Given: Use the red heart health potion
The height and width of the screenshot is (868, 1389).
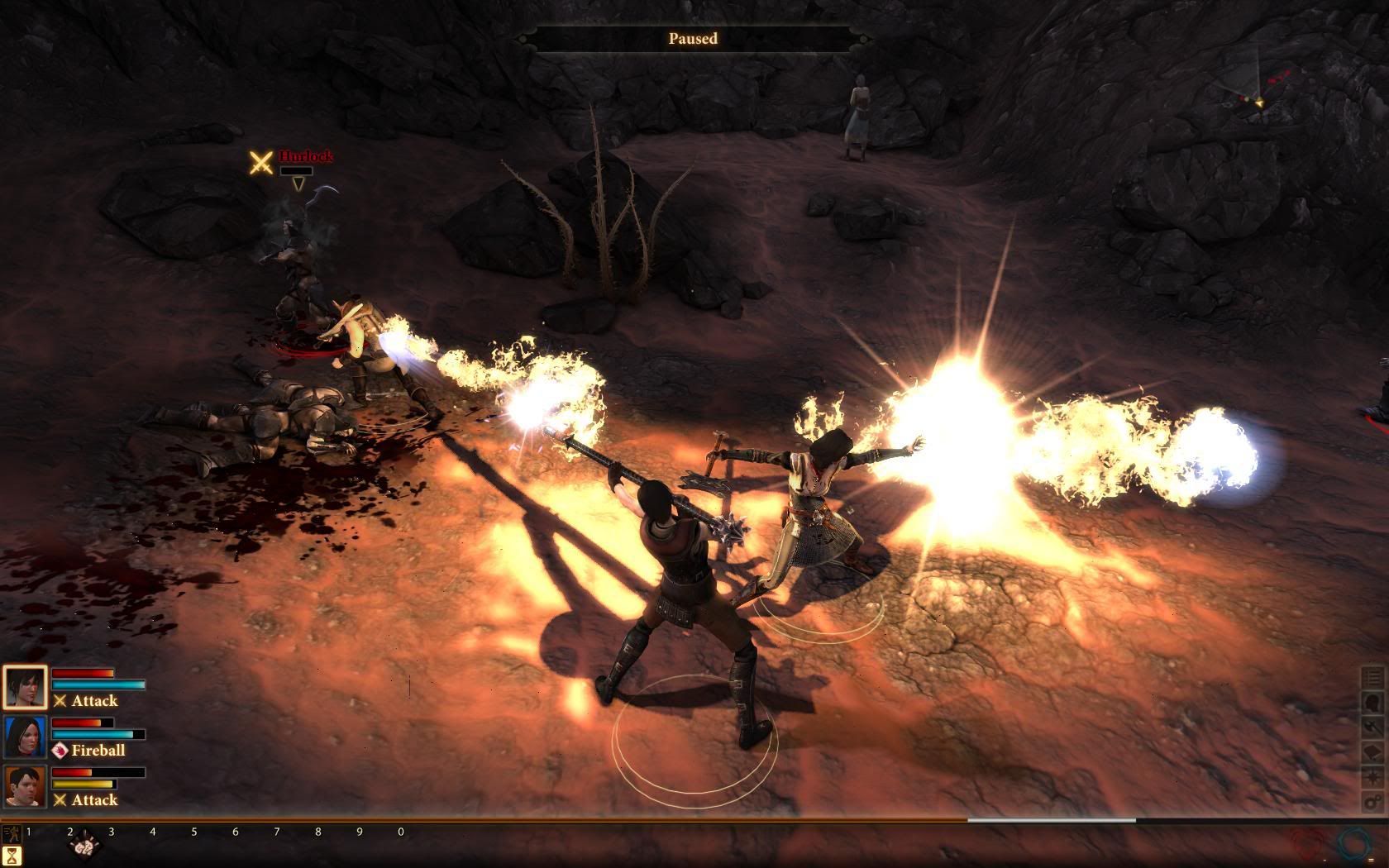Looking at the screenshot, I should tap(1310, 845).
